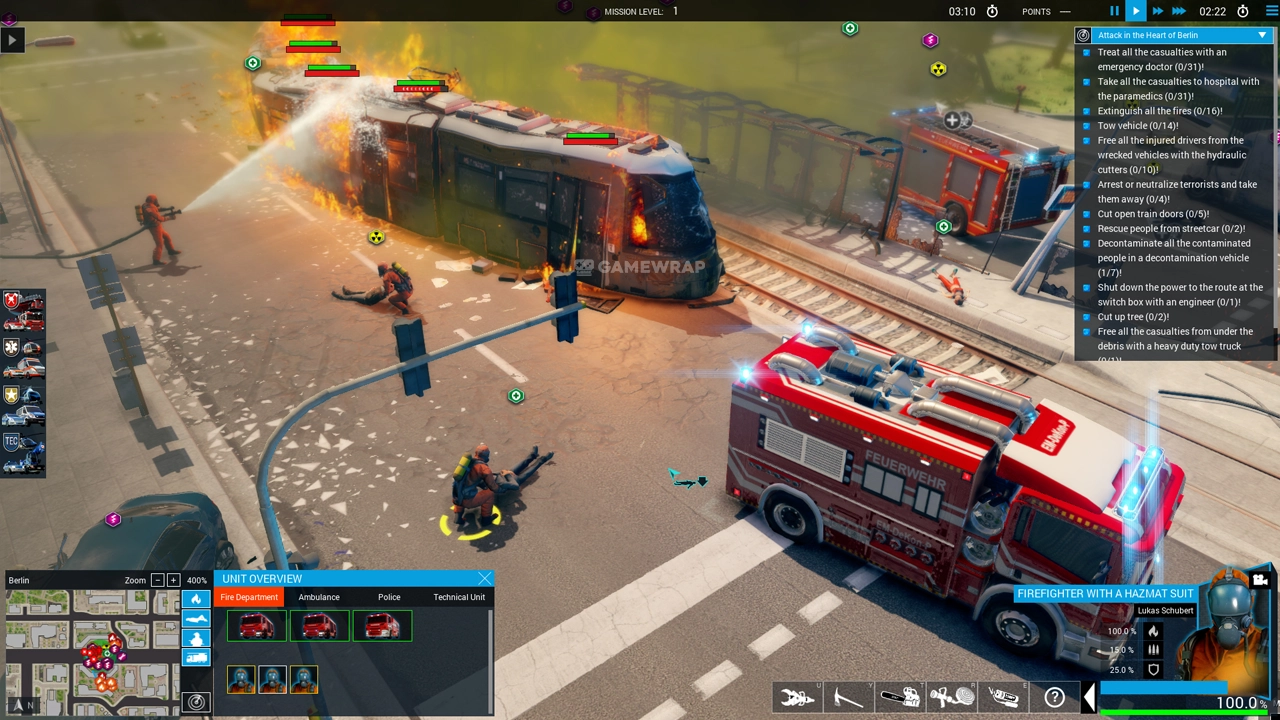Image resolution: width=1280 pixels, height=720 pixels.
Task: Set game speed to triple fast forward
Action: tap(1179, 11)
